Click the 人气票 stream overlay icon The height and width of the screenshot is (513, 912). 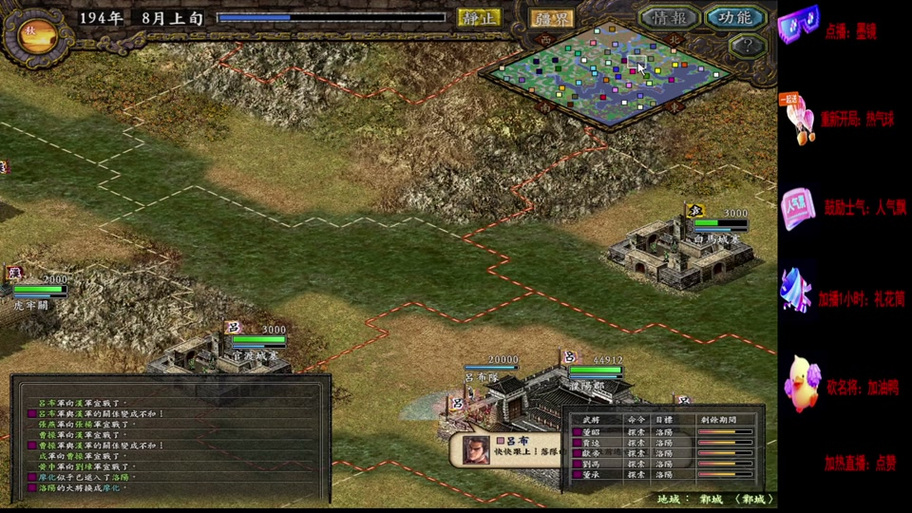[797, 208]
